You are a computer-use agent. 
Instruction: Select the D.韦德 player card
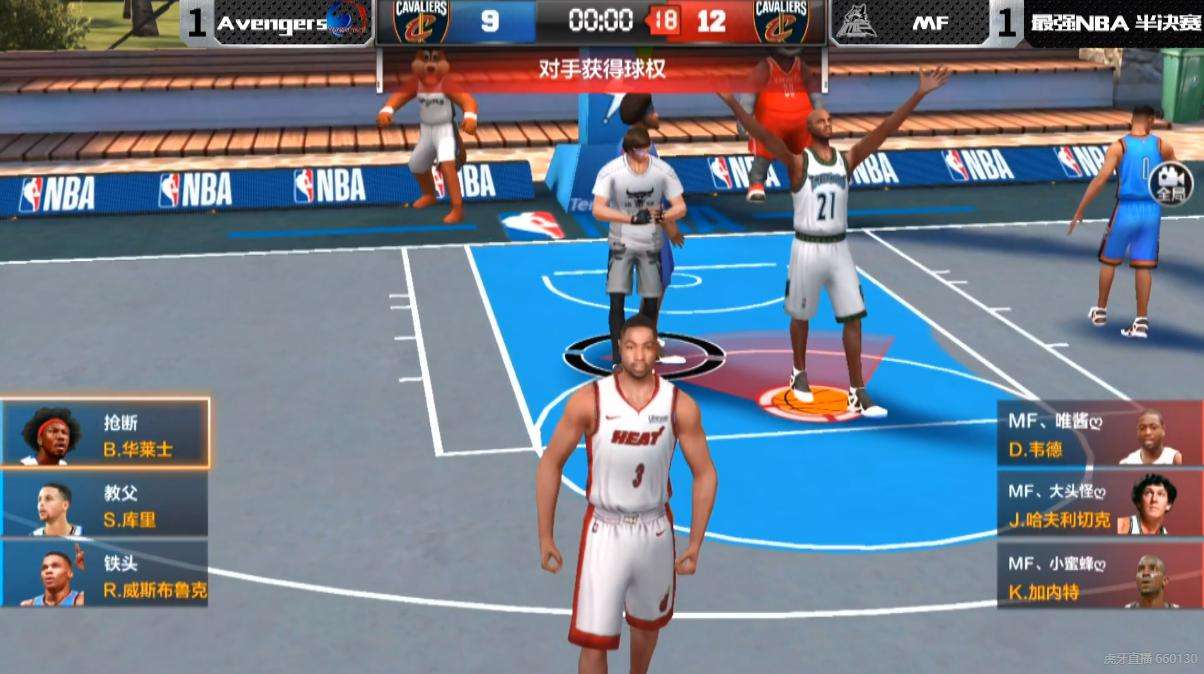1098,435
